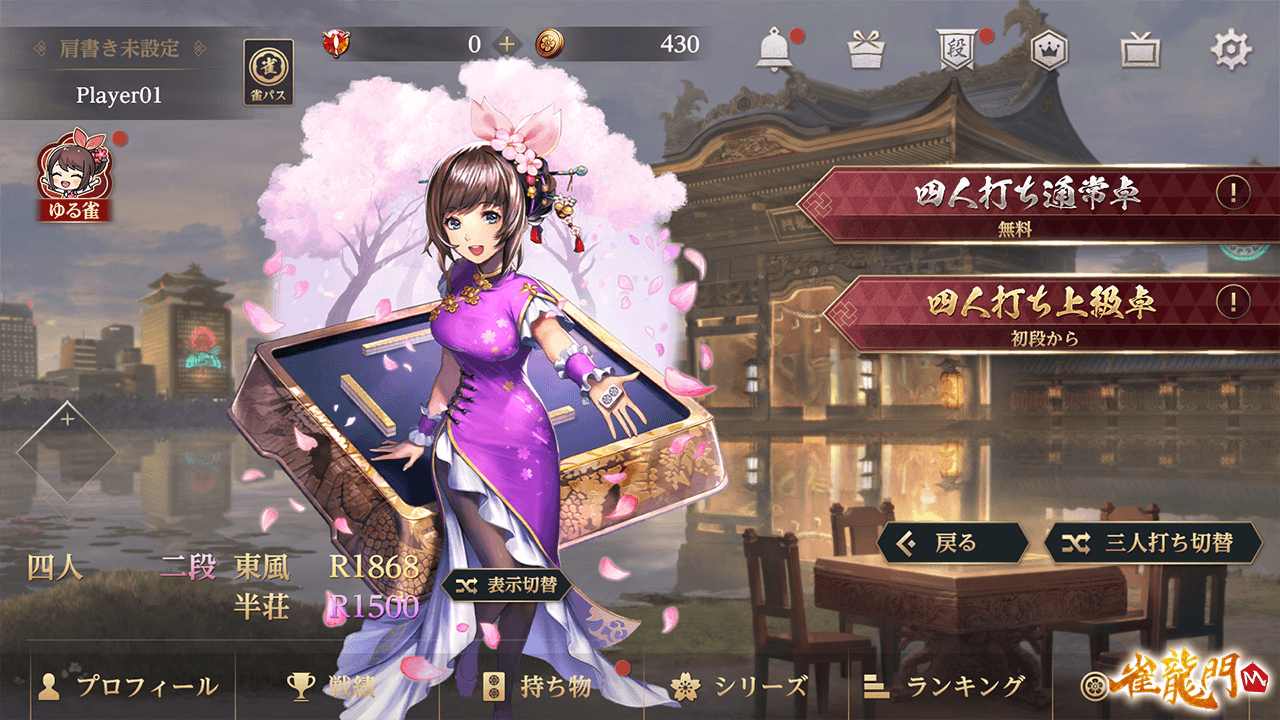Open the settings gear icon
This screenshot has height=720, width=1280.
[x=1231, y=49]
